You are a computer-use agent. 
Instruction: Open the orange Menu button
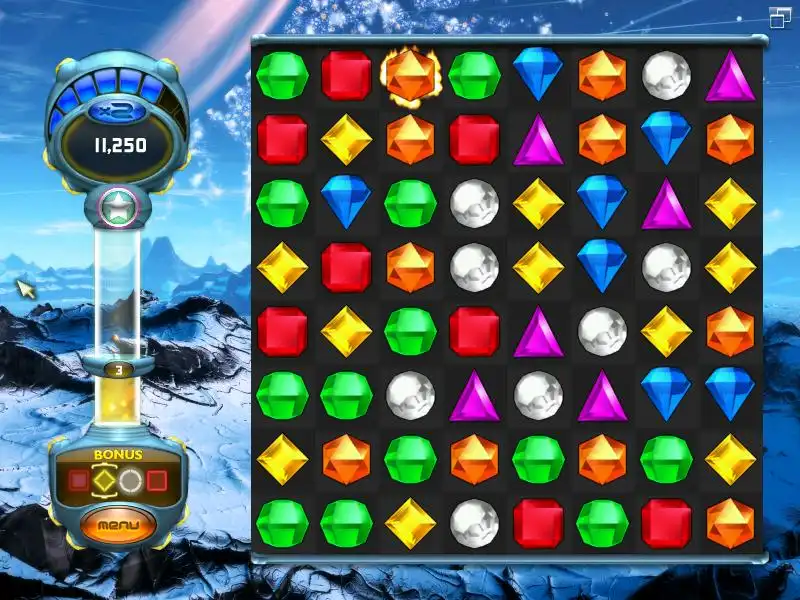coord(119,524)
